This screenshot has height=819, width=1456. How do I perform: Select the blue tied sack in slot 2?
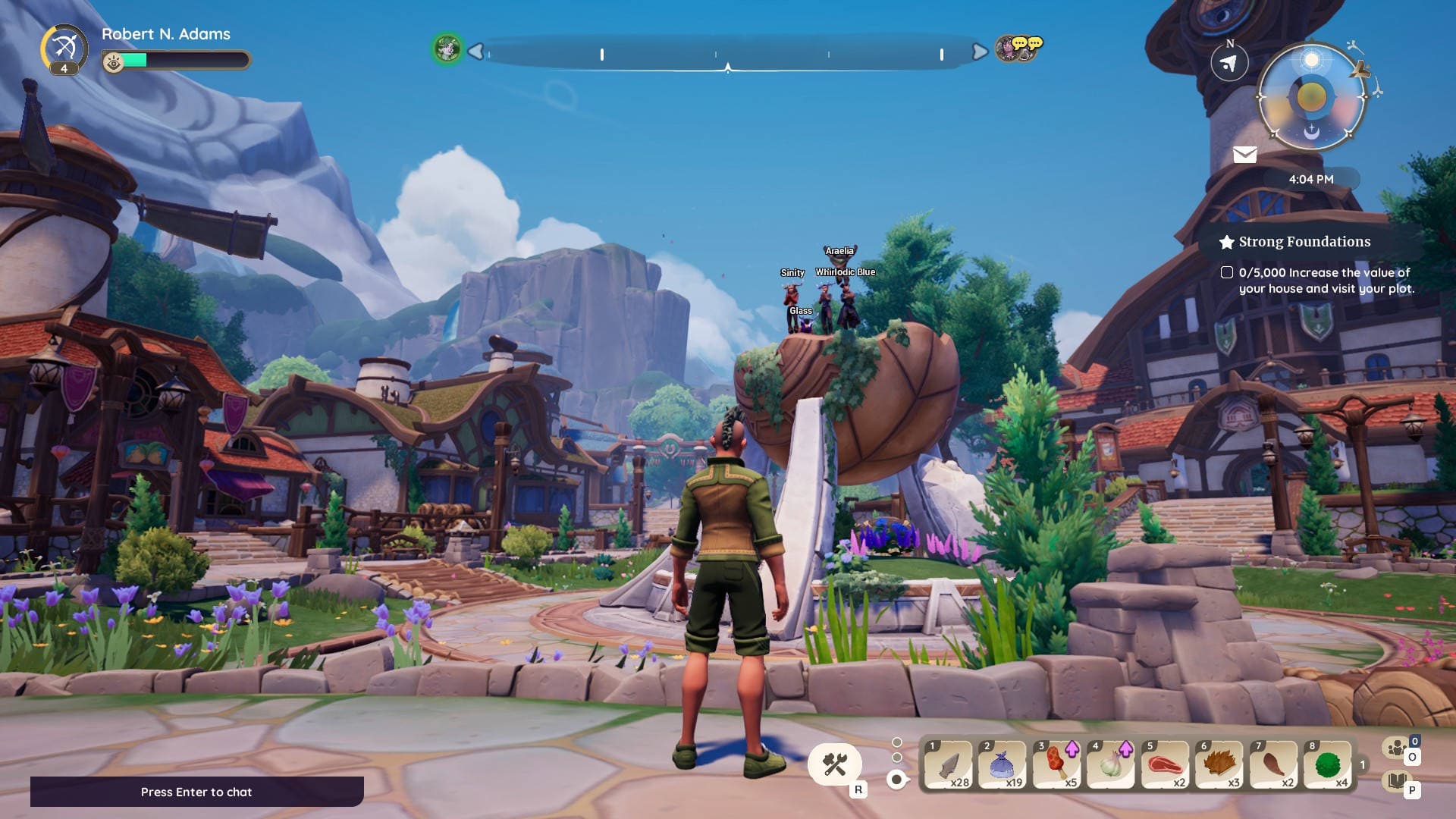pyautogui.click(x=1003, y=766)
